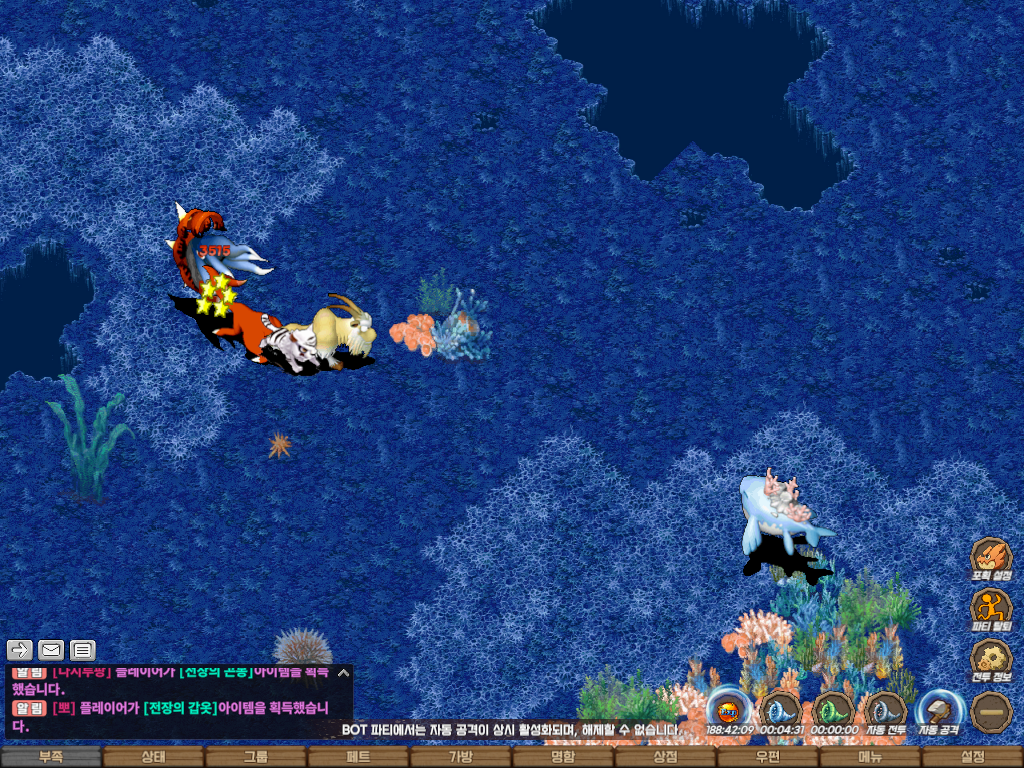Open 전투 정보 battle info gear icon
The width and height of the screenshot is (1024, 768).
coord(991,660)
